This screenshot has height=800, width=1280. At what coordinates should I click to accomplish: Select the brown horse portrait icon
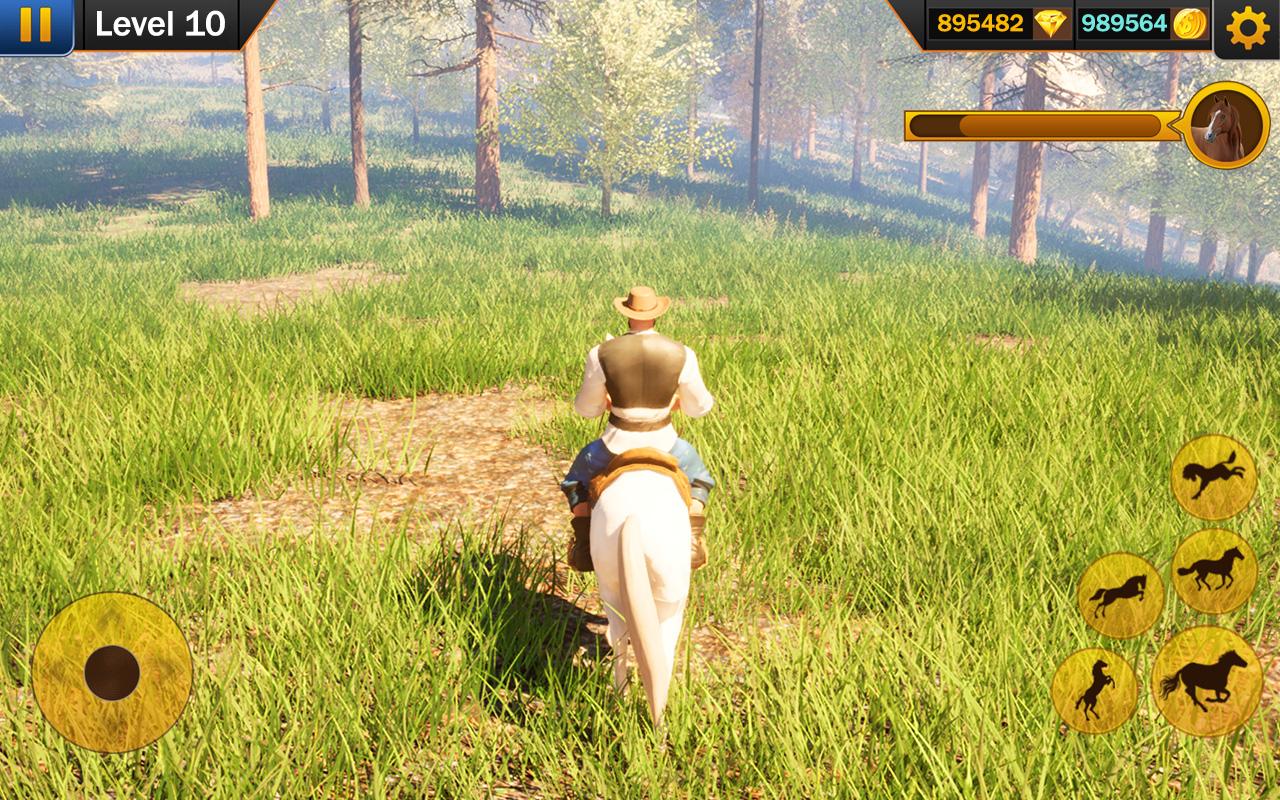(1225, 126)
